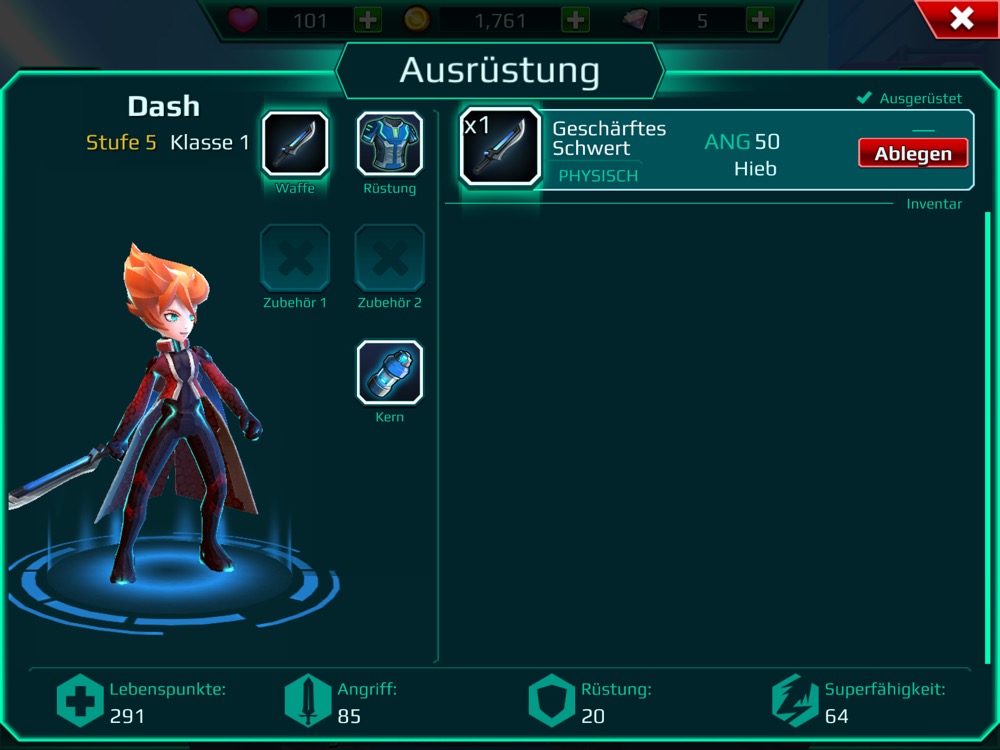1000x750 pixels.
Task: Buy more gold coins with plus button
Action: pos(575,20)
